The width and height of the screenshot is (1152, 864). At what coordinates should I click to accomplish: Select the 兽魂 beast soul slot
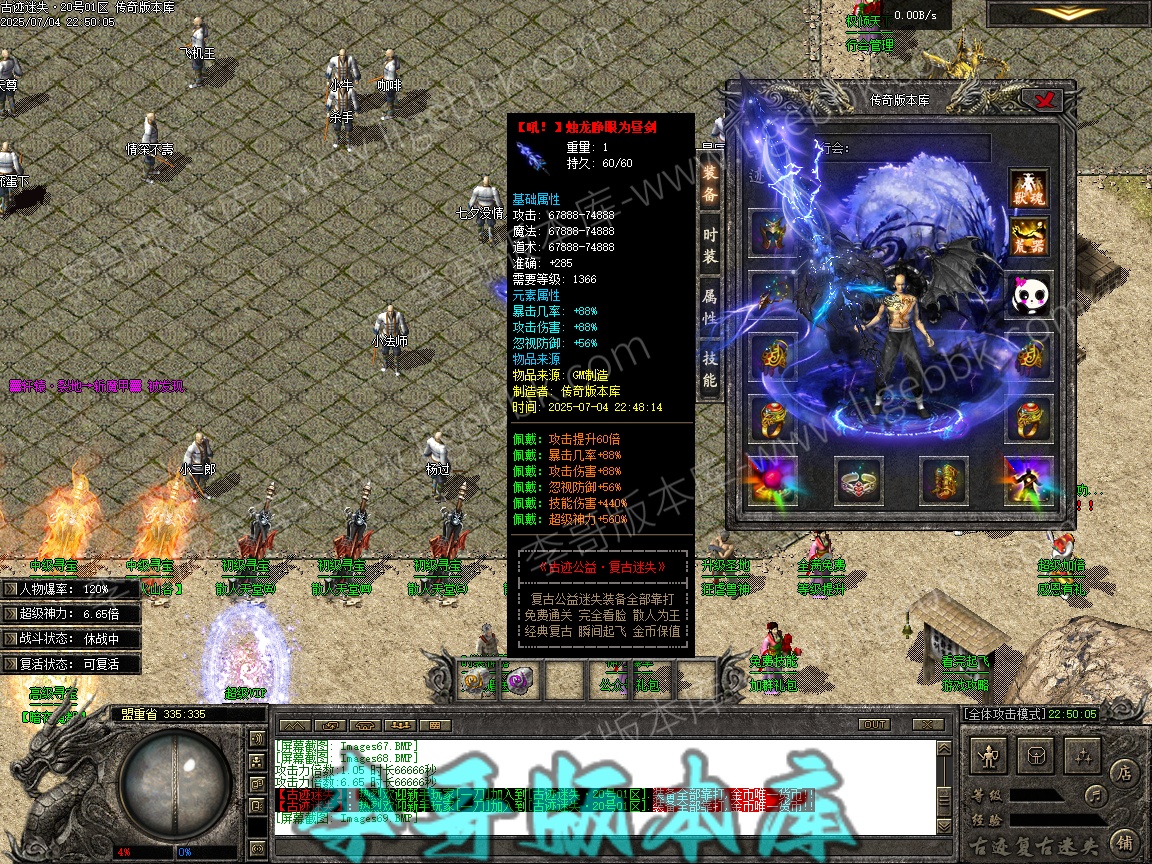coord(1028,190)
